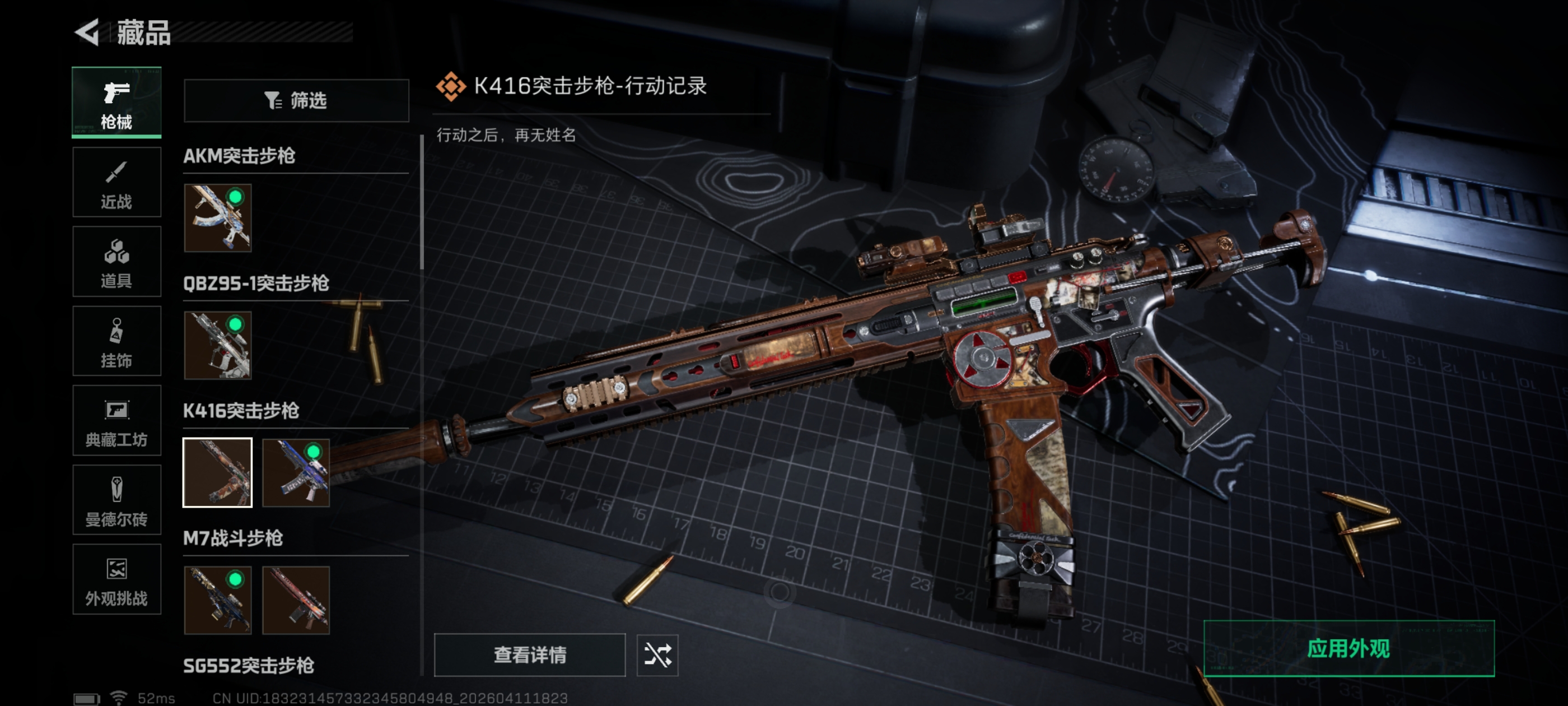
Task: Select the brown K416 skin thumbnail
Action: pos(217,473)
